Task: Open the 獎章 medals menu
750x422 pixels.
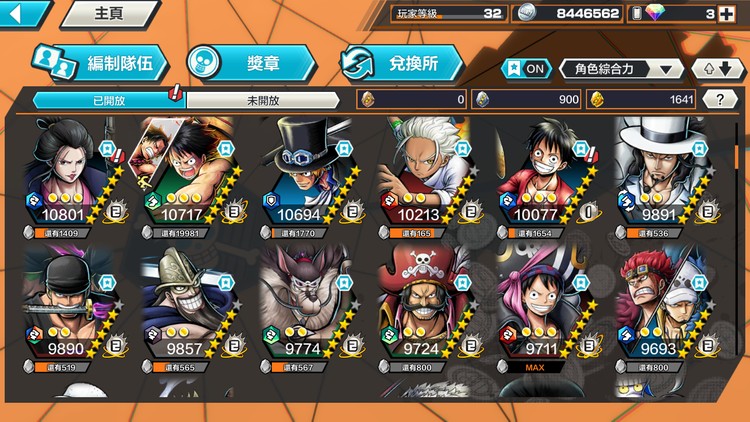Action: click(250, 64)
